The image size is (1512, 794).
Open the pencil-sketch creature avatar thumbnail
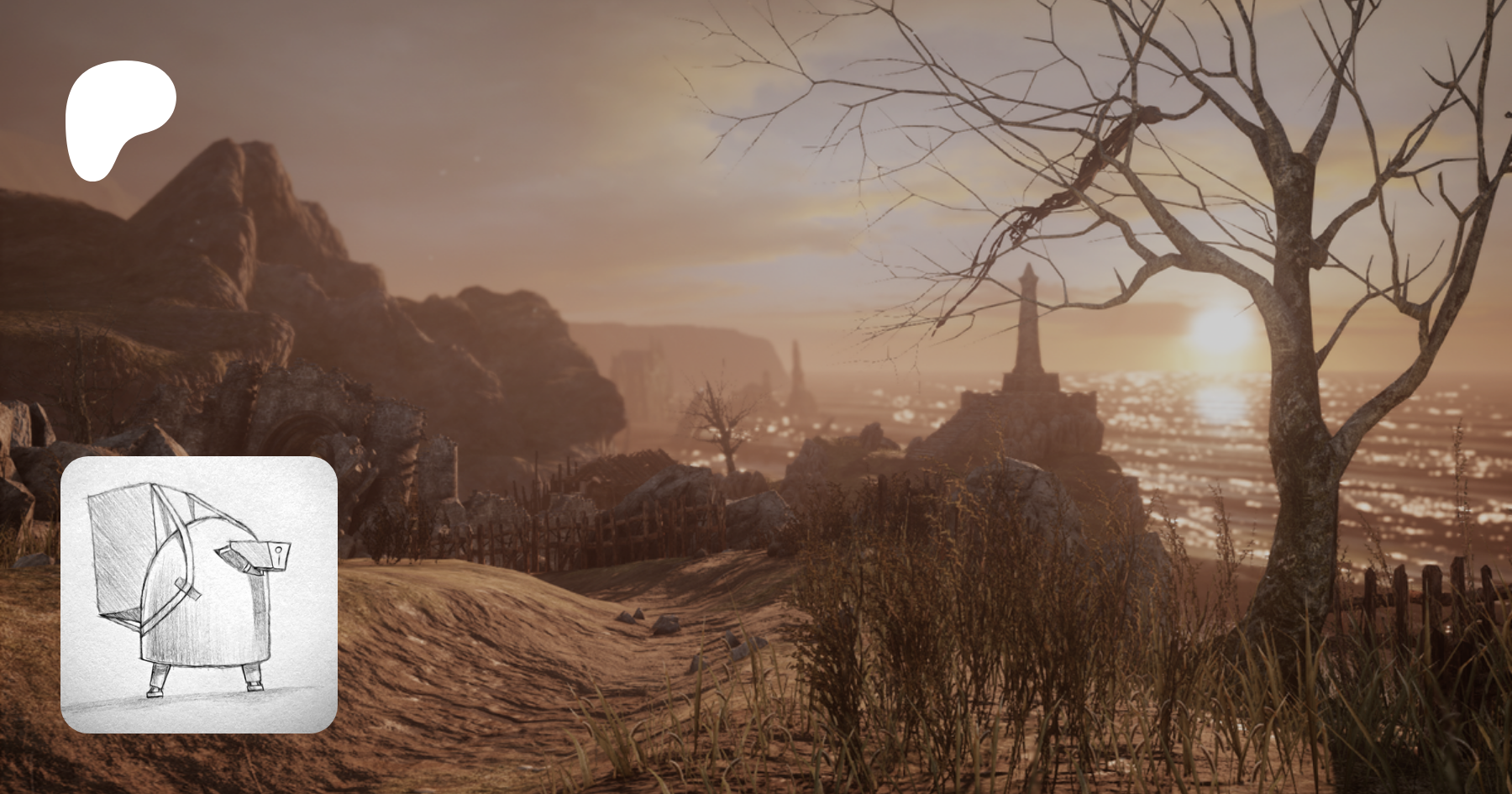coord(199,594)
